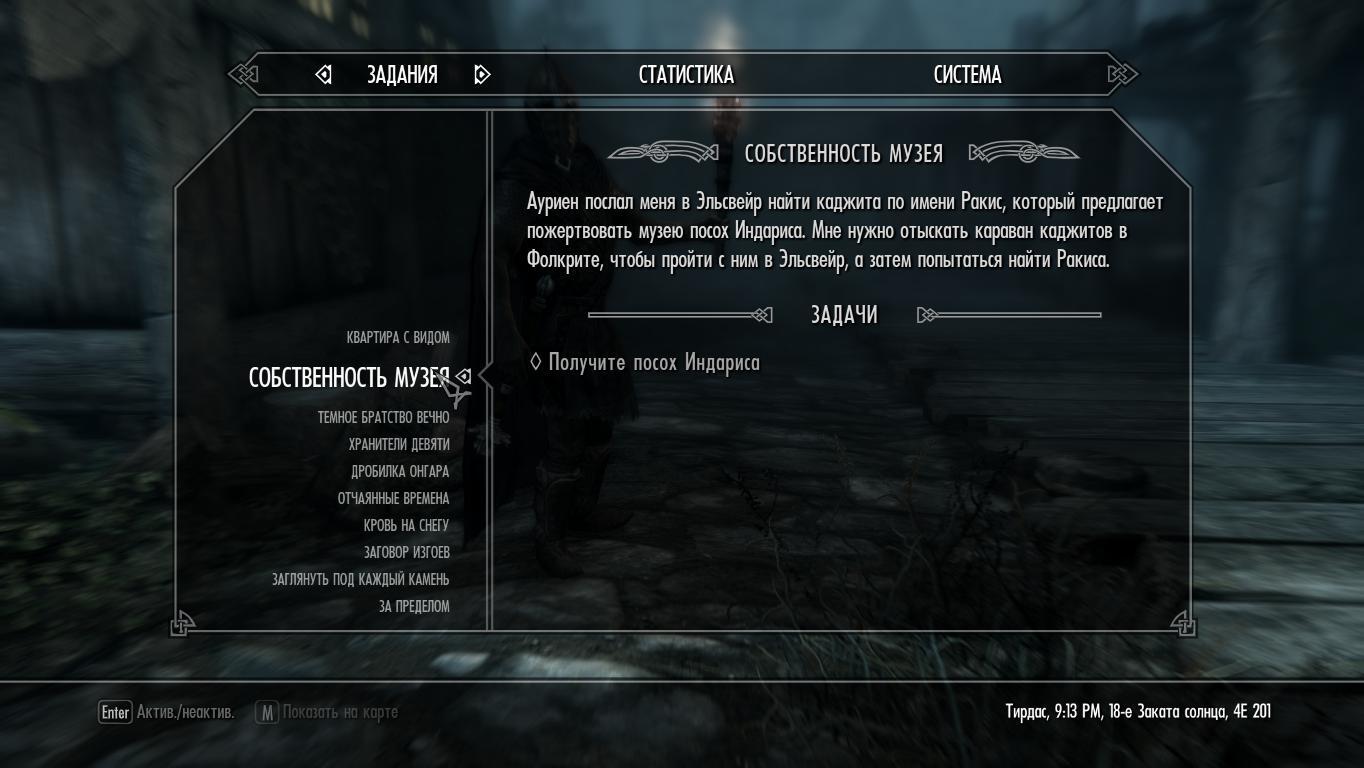The width and height of the screenshot is (1364, 768).
Task: Switch to the СИСТЕМА tab
Action: coord(967,75)
